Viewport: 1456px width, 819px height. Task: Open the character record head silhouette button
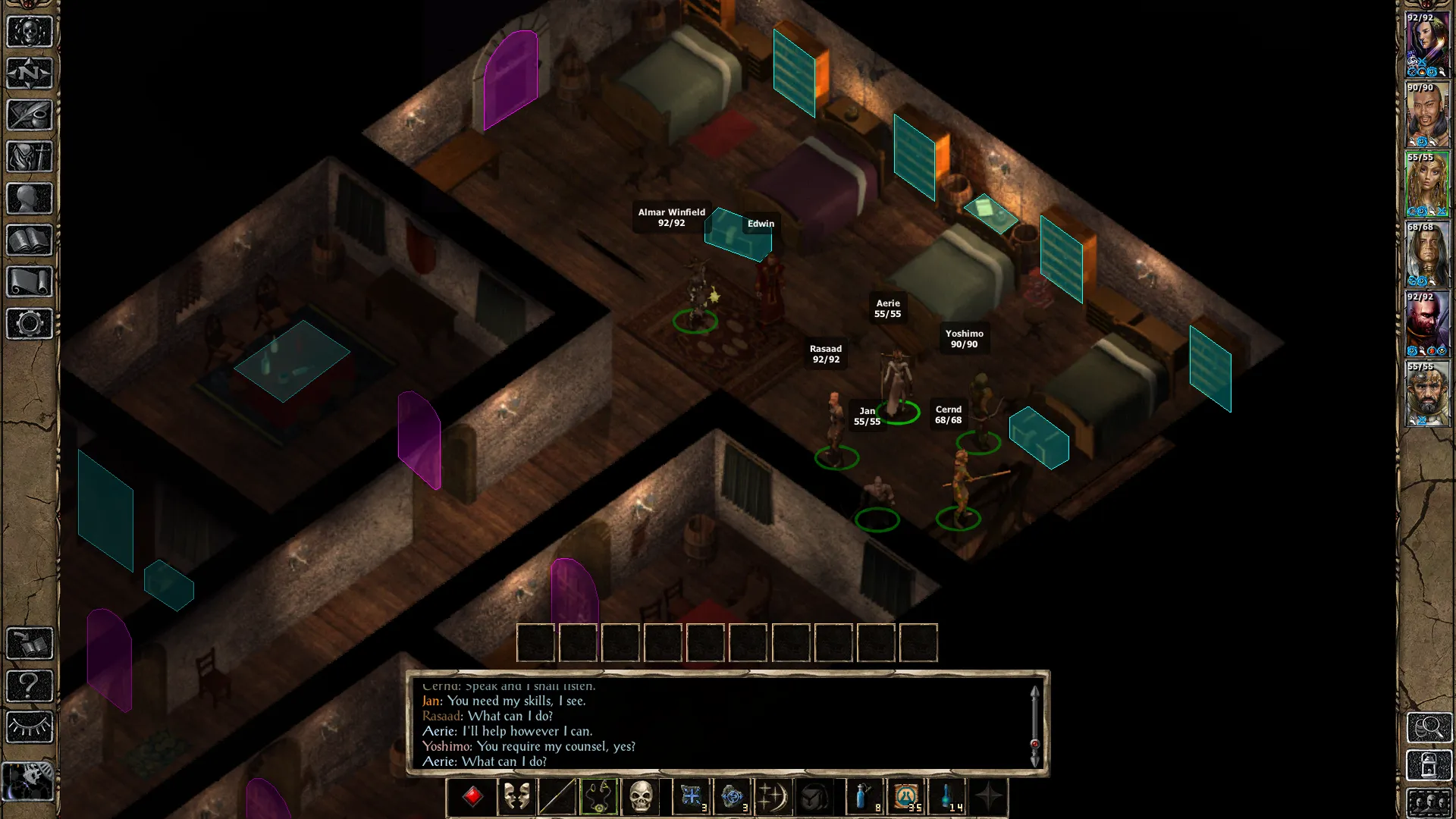29,199
